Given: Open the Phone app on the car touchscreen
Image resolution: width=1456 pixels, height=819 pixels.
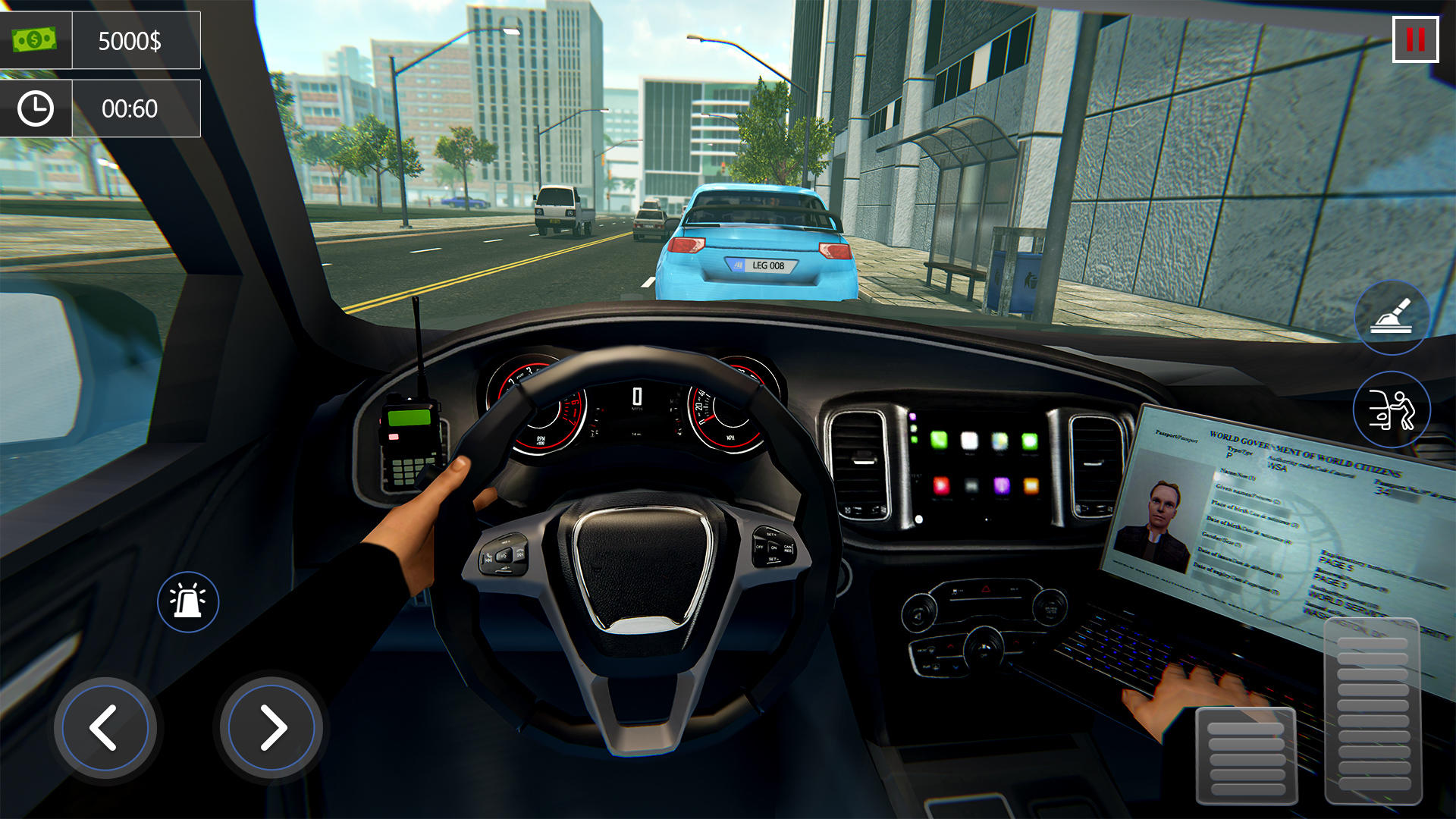Looking at the screenshot, I should [x=939, y=442].
